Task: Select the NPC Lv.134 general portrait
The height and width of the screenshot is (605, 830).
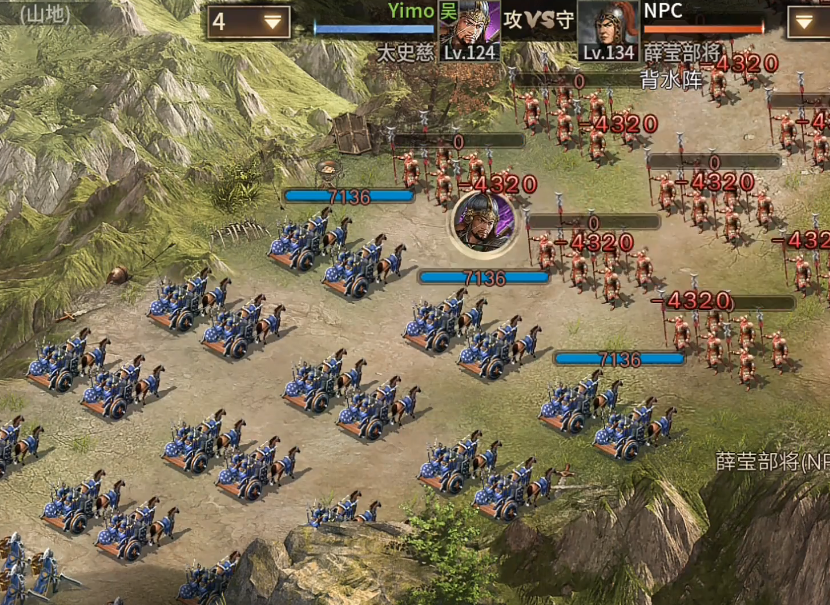Action: point(608,30)
